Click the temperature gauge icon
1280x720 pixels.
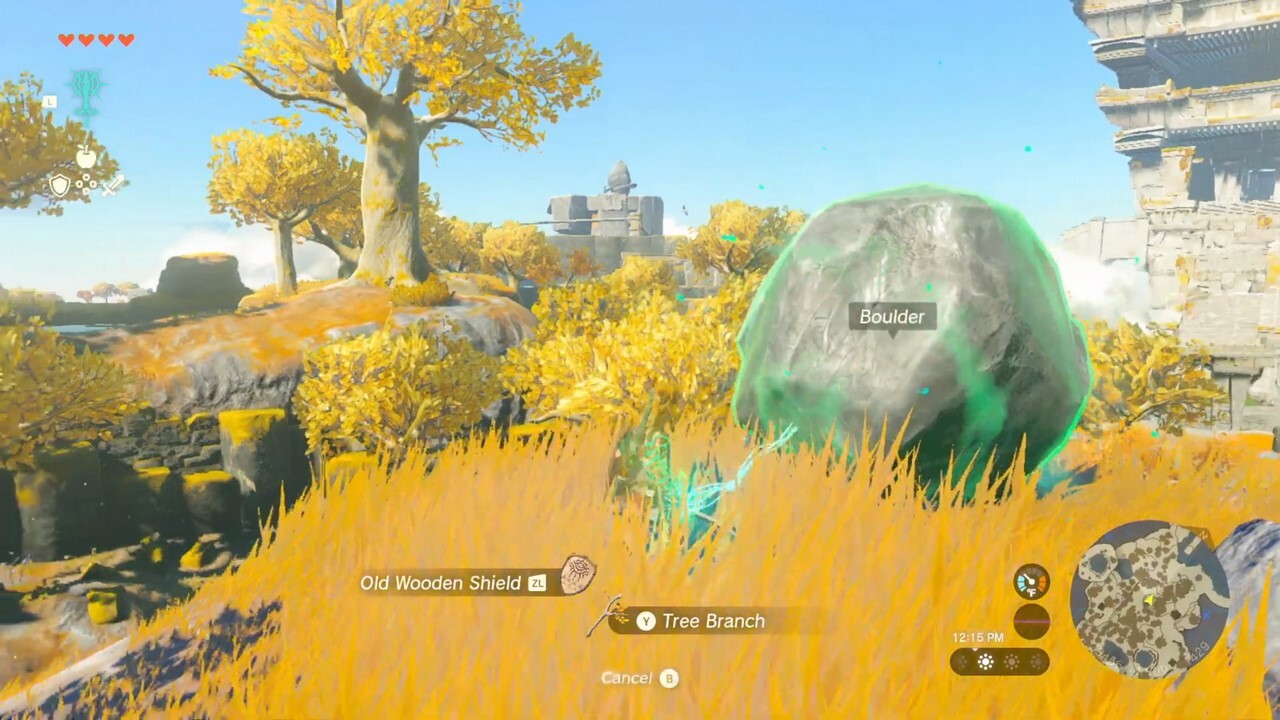coord(1031,582)
